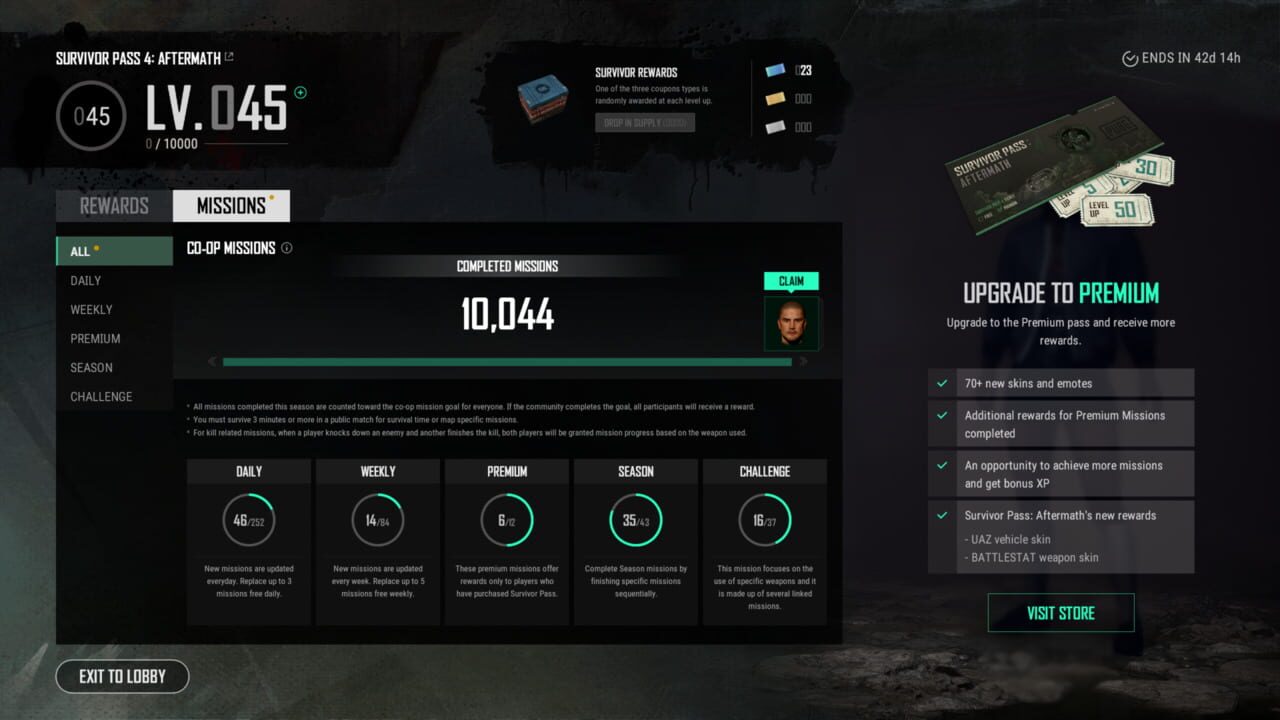Screen dimensions: 1280x720
Task: Click the left arrow on the missions progress bar
Action: 211,361
